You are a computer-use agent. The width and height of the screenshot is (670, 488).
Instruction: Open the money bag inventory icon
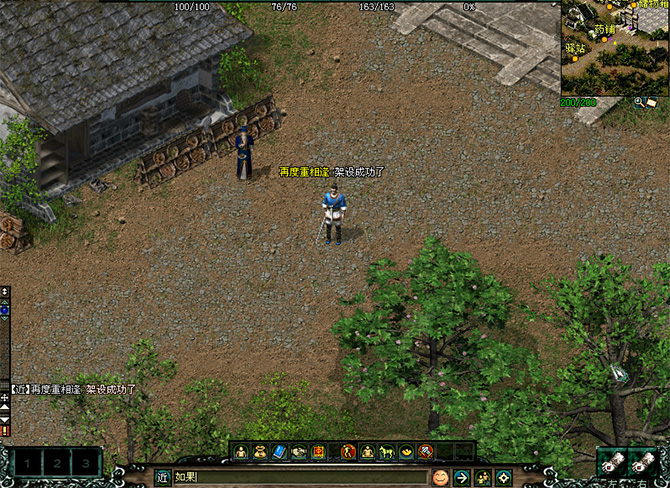[260, 452]
